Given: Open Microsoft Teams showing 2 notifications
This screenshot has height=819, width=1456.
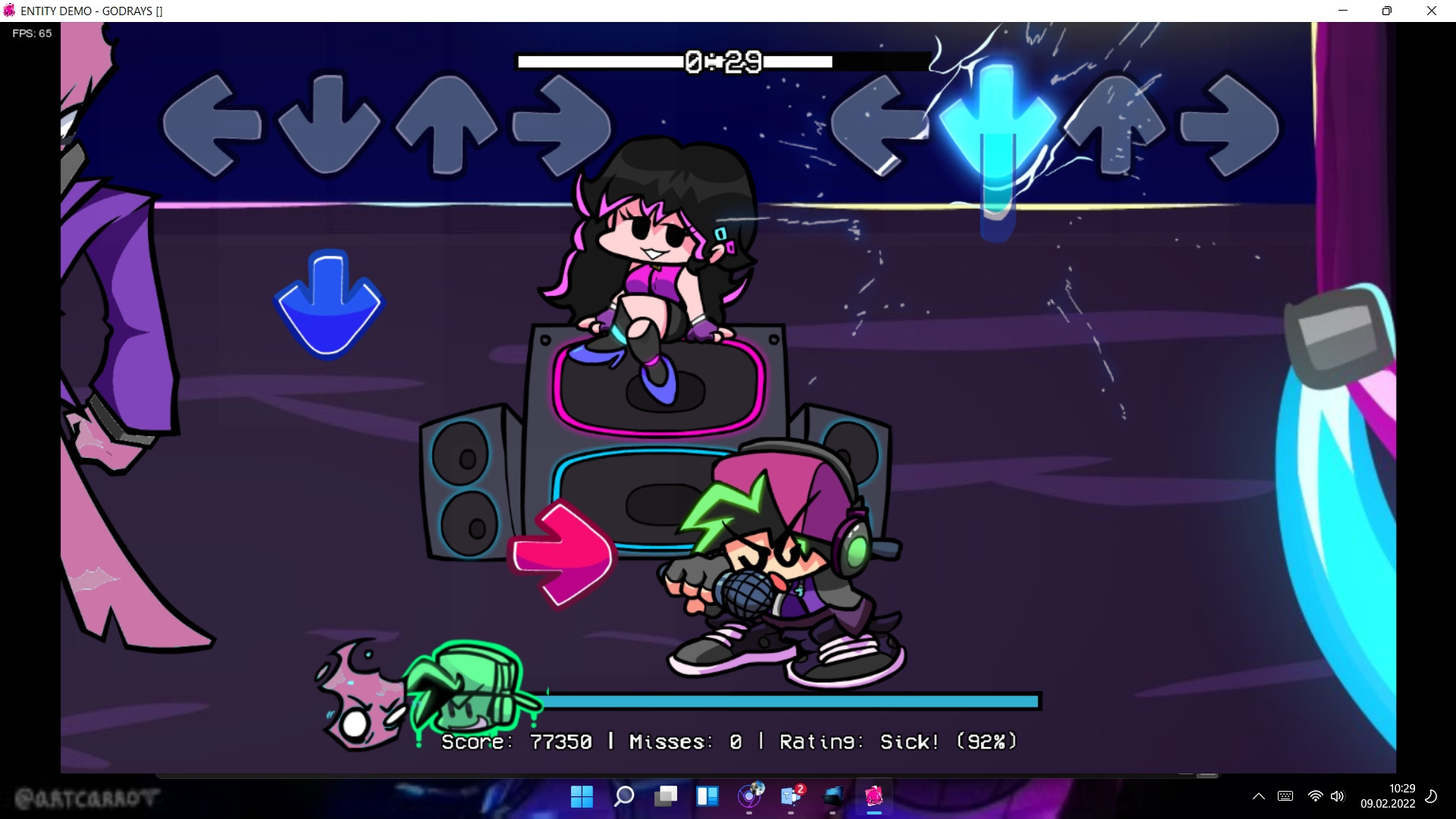Looking at the screenshot, I should pyautogui.click(x=790, y=798).
